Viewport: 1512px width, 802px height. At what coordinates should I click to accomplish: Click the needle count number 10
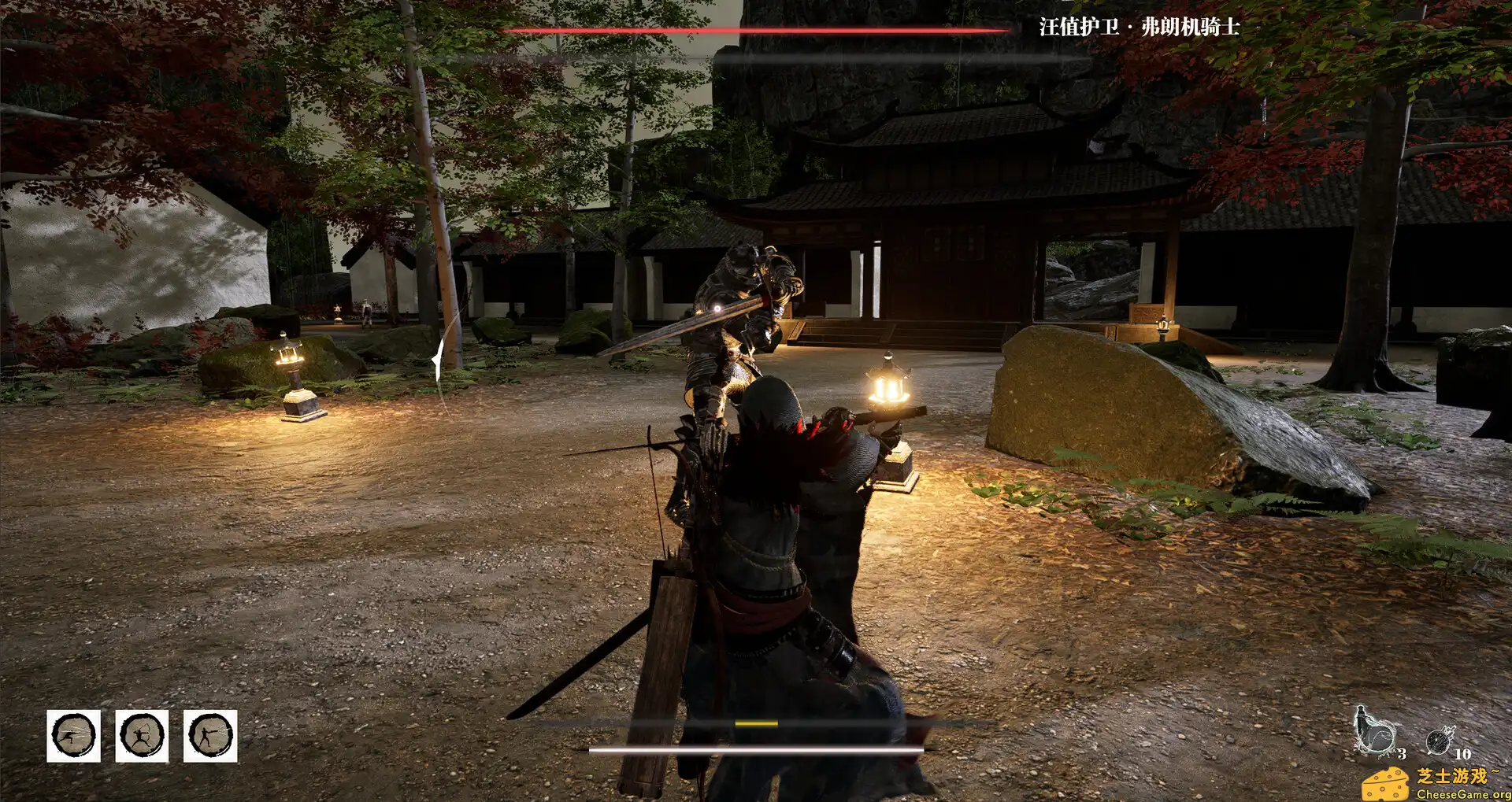1463,753
